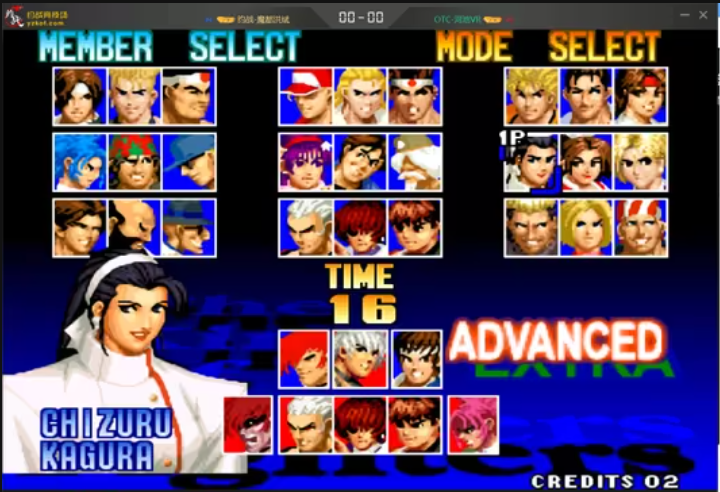This screenshot has height=492, width=720.
Task: Pick purple-haired Athena Asamiya
Action: click(305, 162)
